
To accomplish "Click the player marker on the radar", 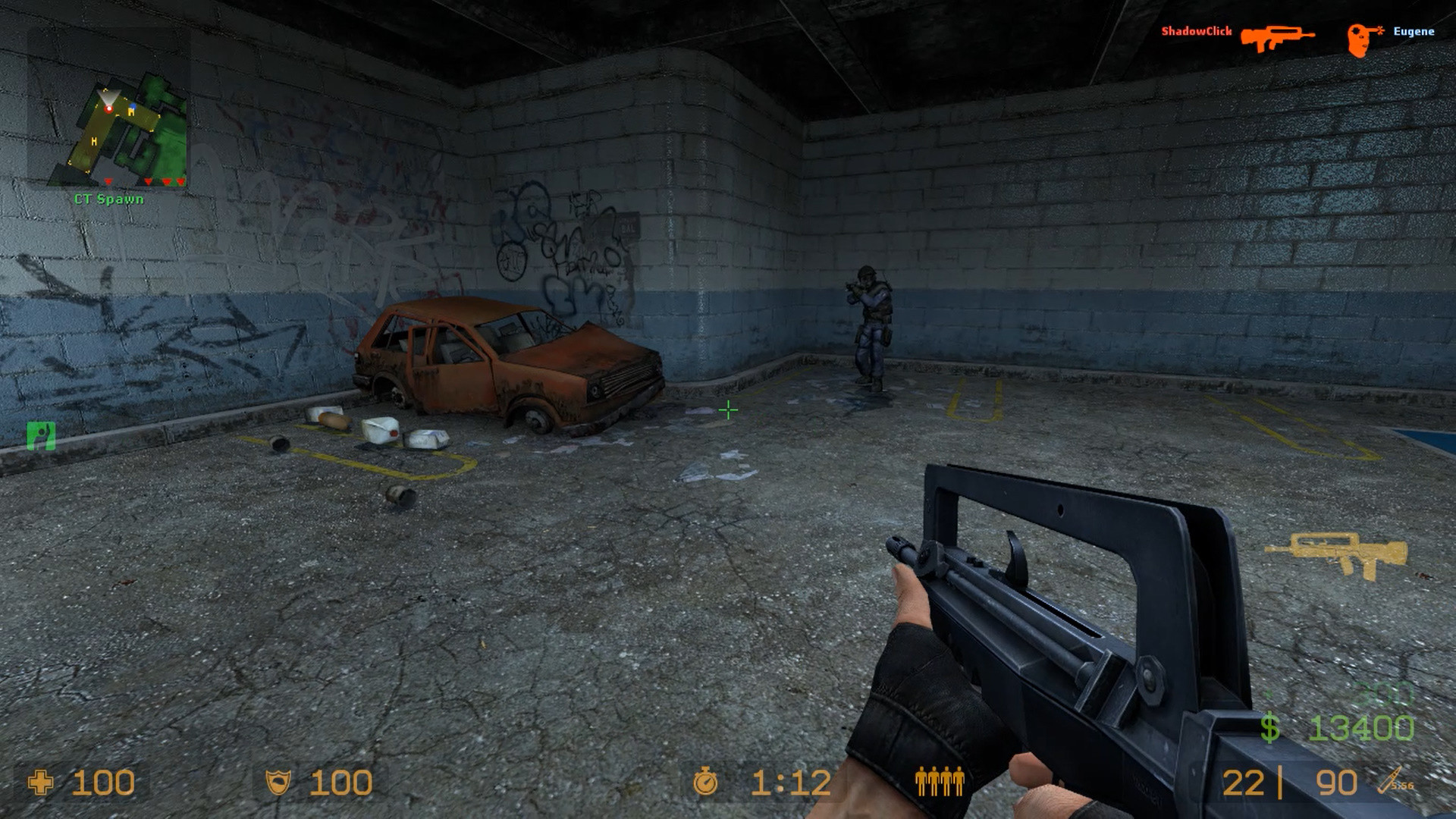I will coord(108,110).
